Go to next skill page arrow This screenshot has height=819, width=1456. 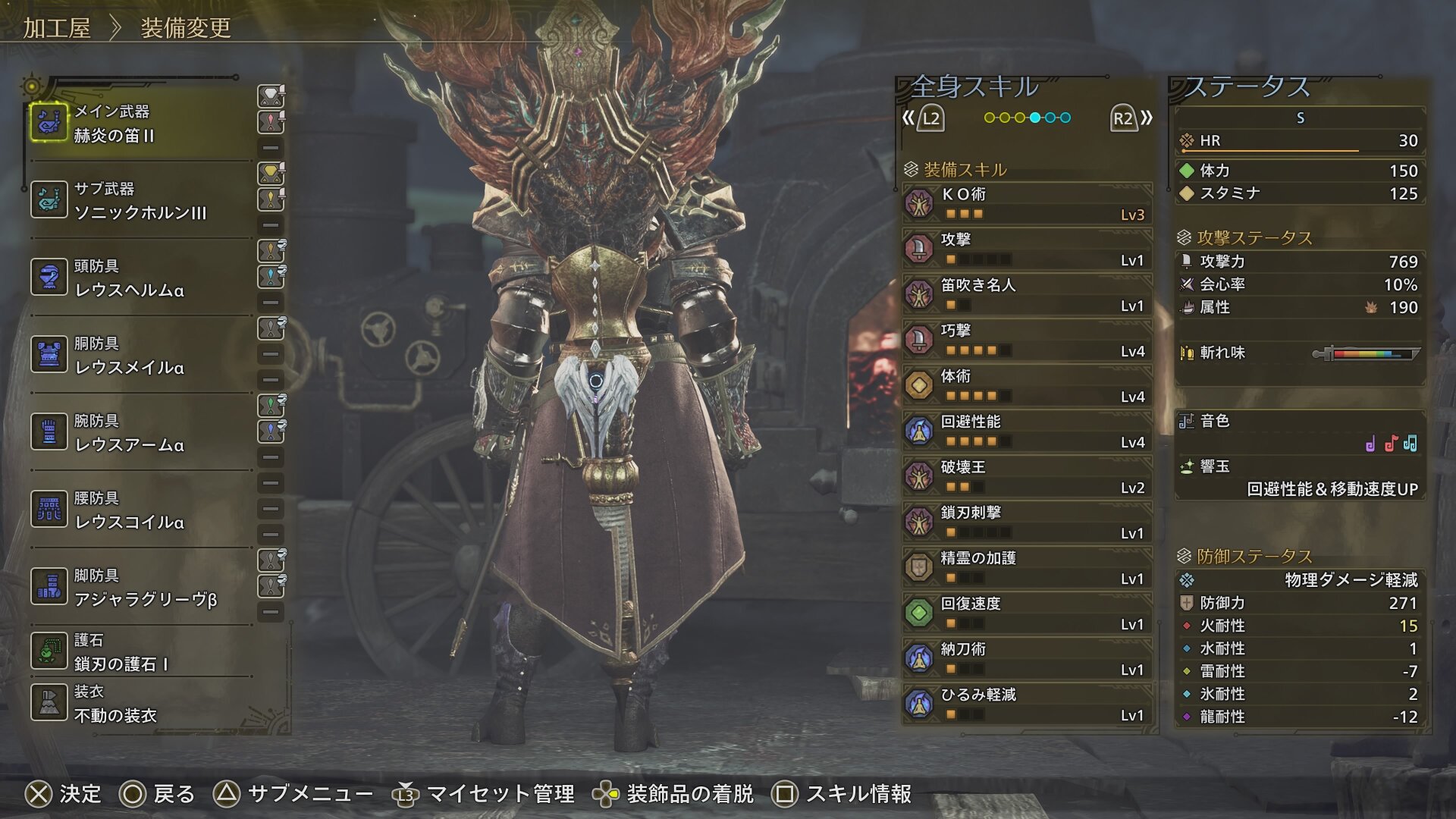pyautogui.click(x=1131, y=118)
